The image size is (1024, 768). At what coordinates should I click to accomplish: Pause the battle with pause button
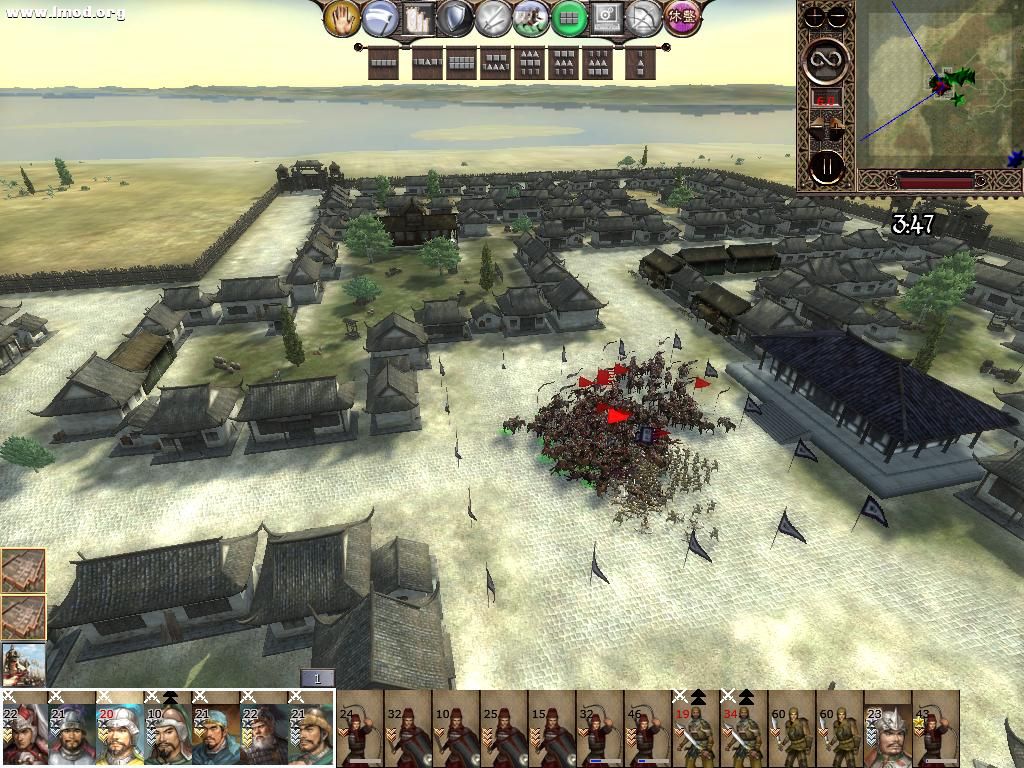pos(827,167)
